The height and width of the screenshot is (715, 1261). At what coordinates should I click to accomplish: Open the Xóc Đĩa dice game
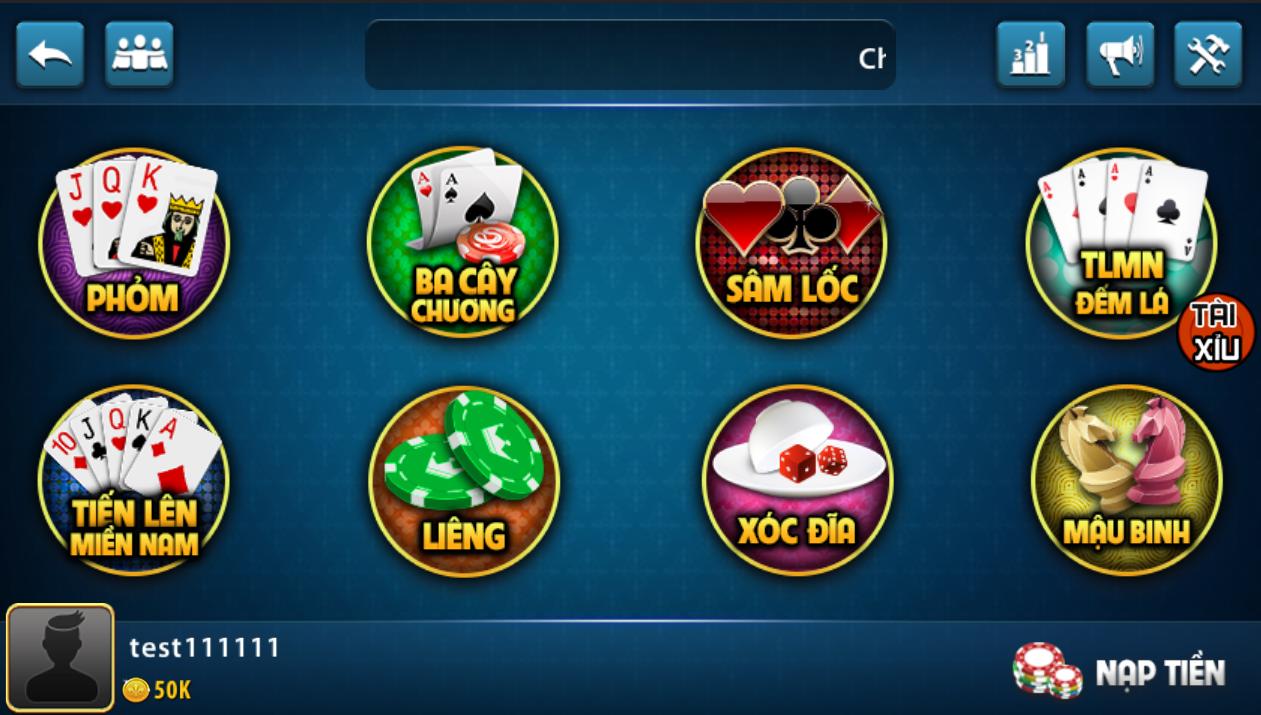coord(797,480)
